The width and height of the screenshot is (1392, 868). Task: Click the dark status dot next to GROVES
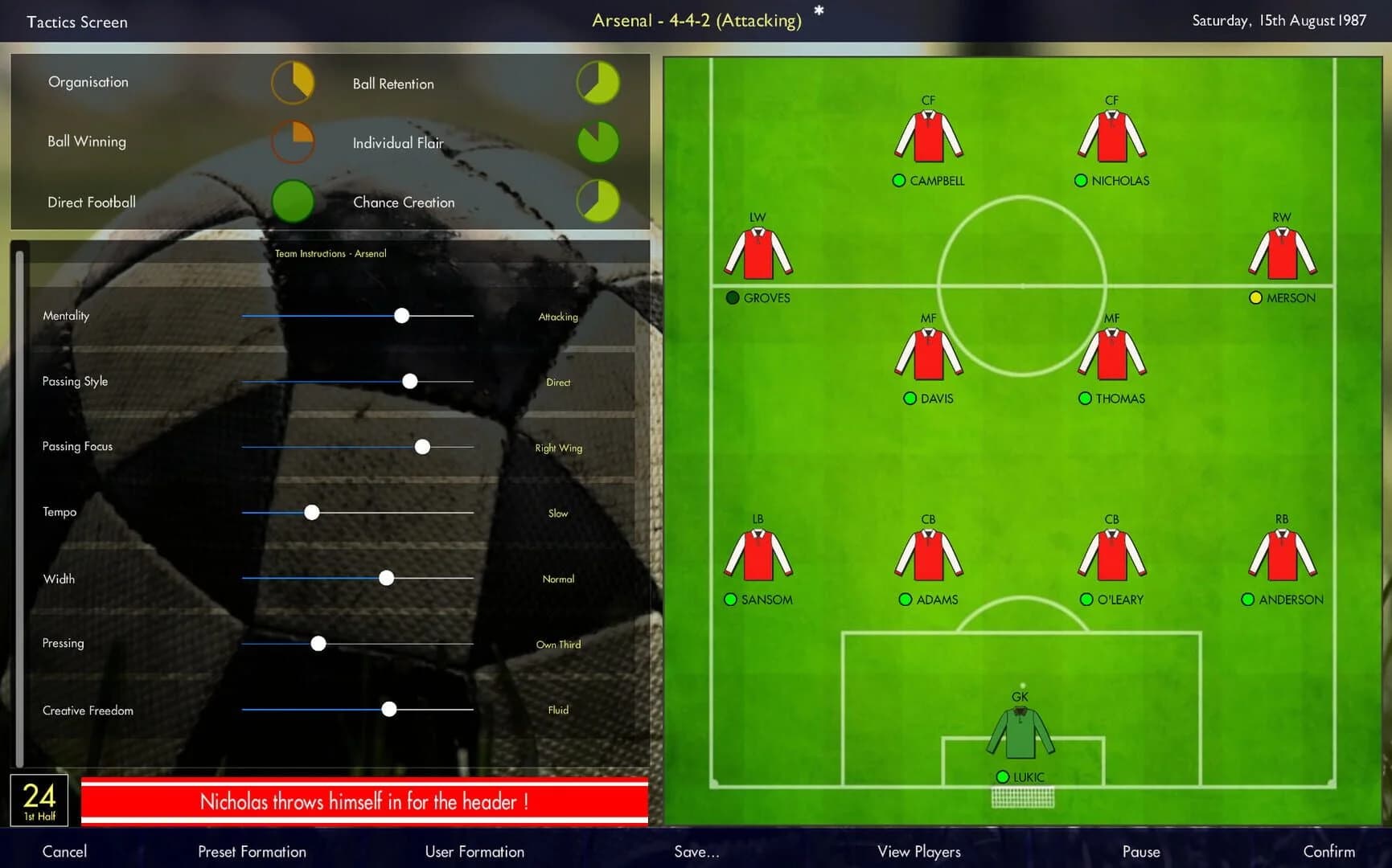(x=732, y=297)
